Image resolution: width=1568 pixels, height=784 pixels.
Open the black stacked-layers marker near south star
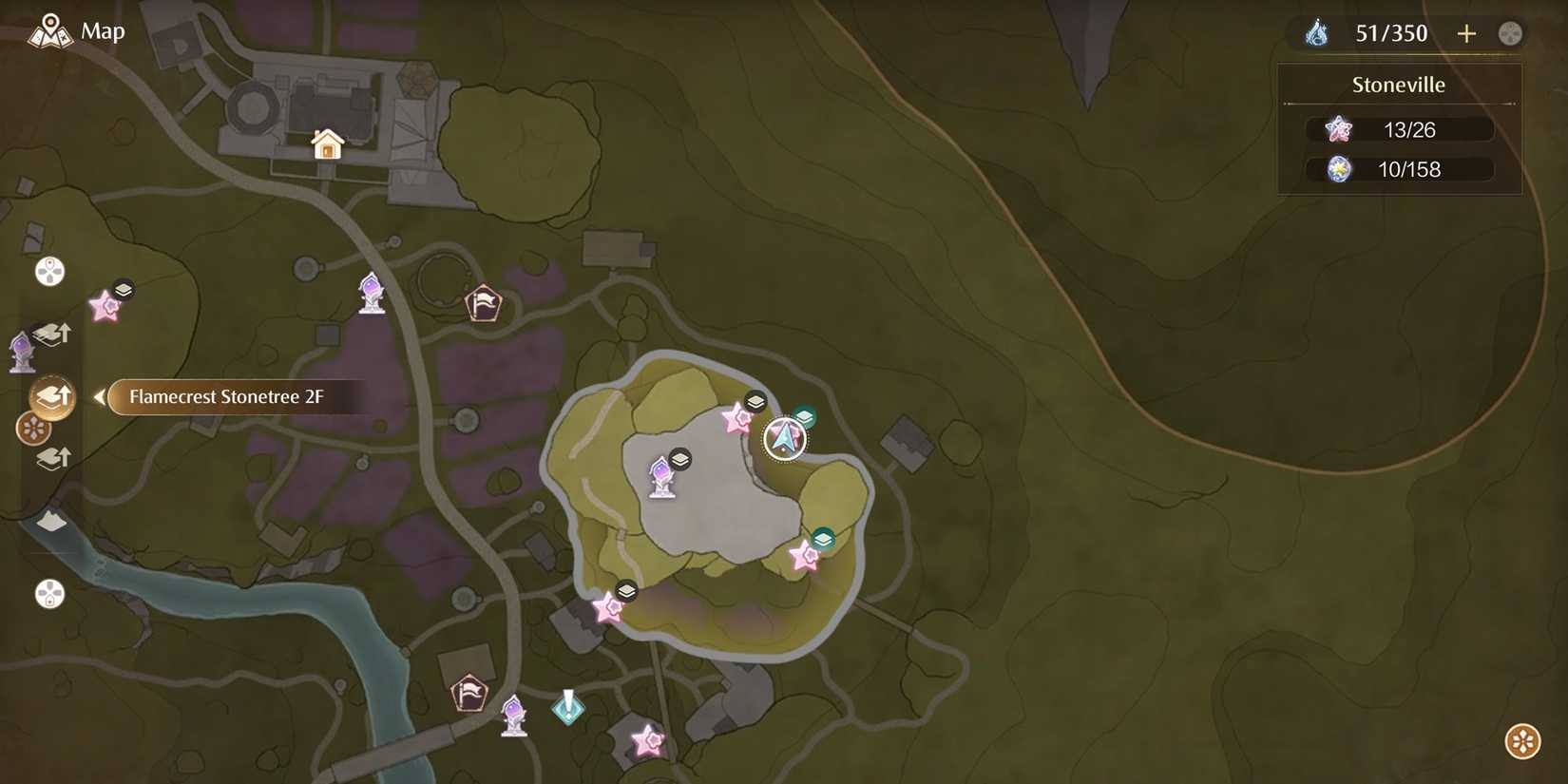(625, 590)
